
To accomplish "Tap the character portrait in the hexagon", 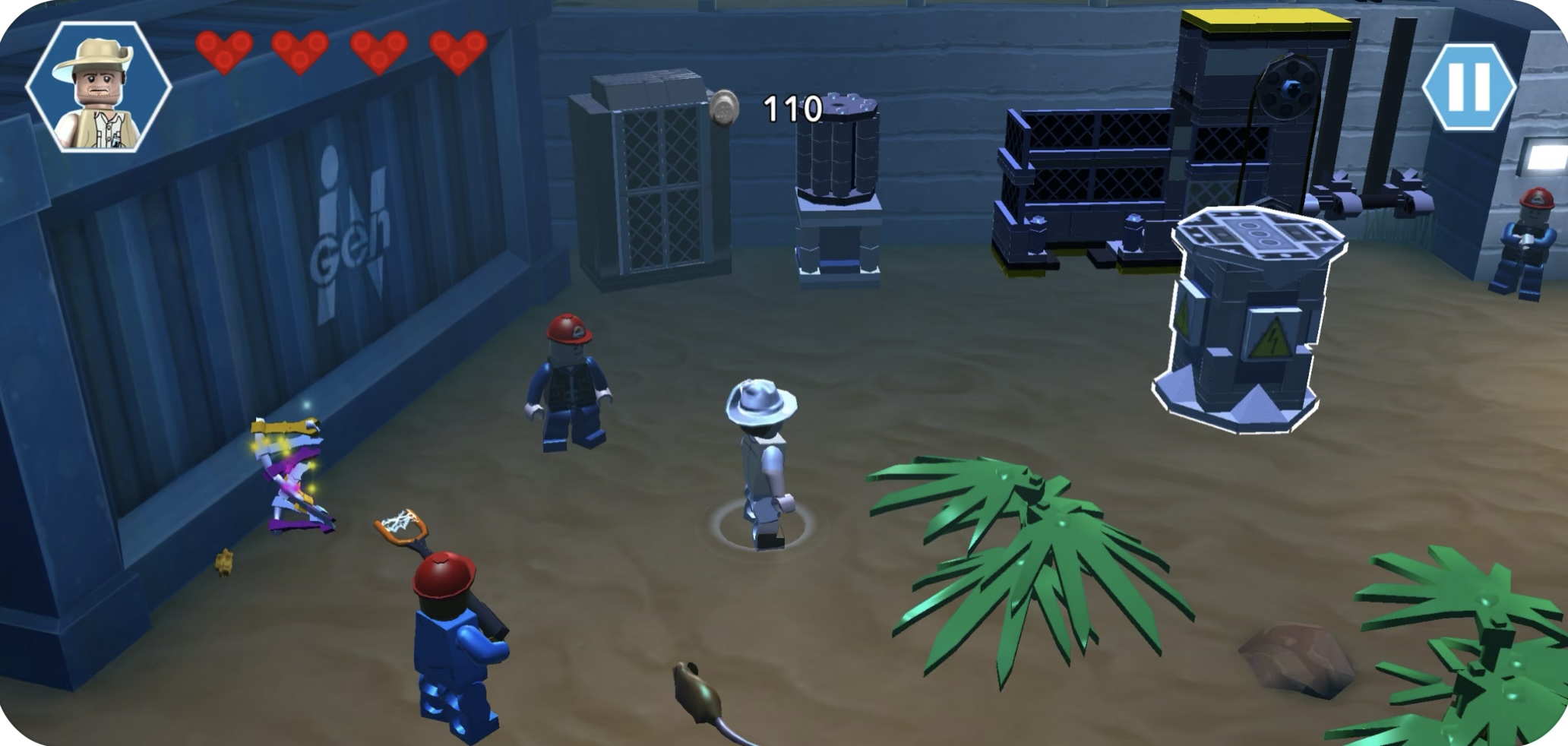I will point(99,87).
